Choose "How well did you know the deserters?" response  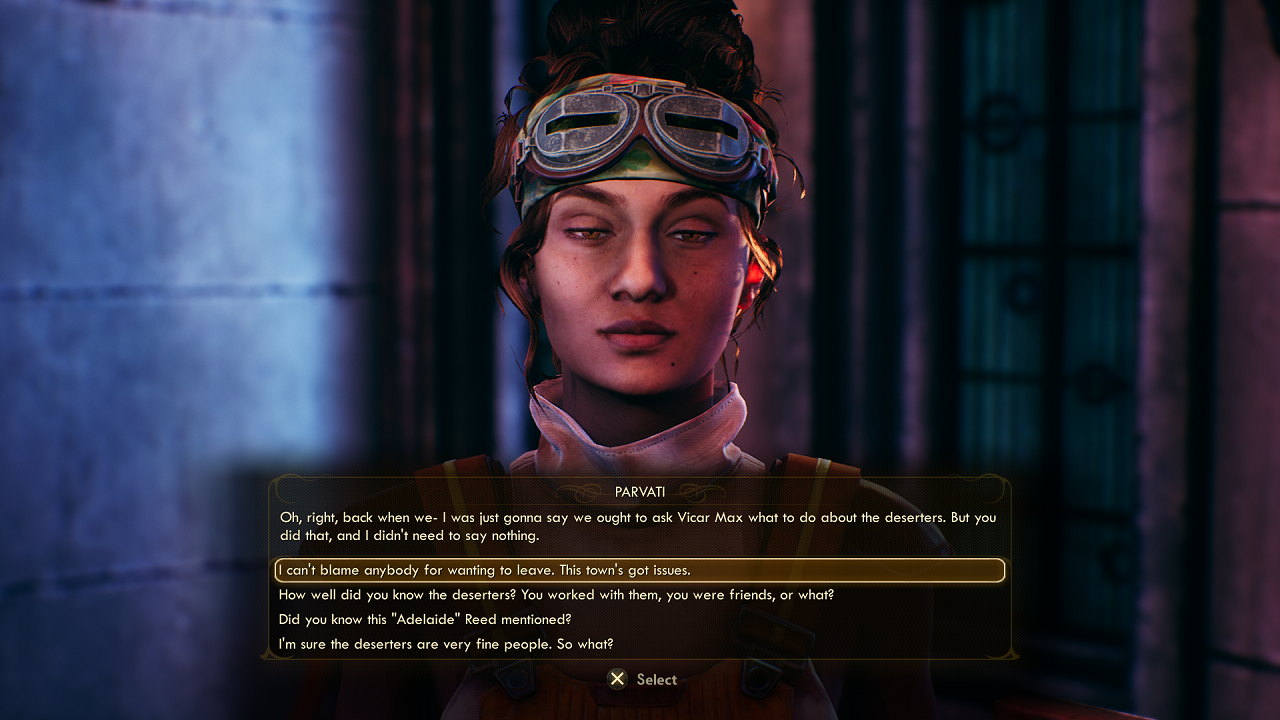556,595
